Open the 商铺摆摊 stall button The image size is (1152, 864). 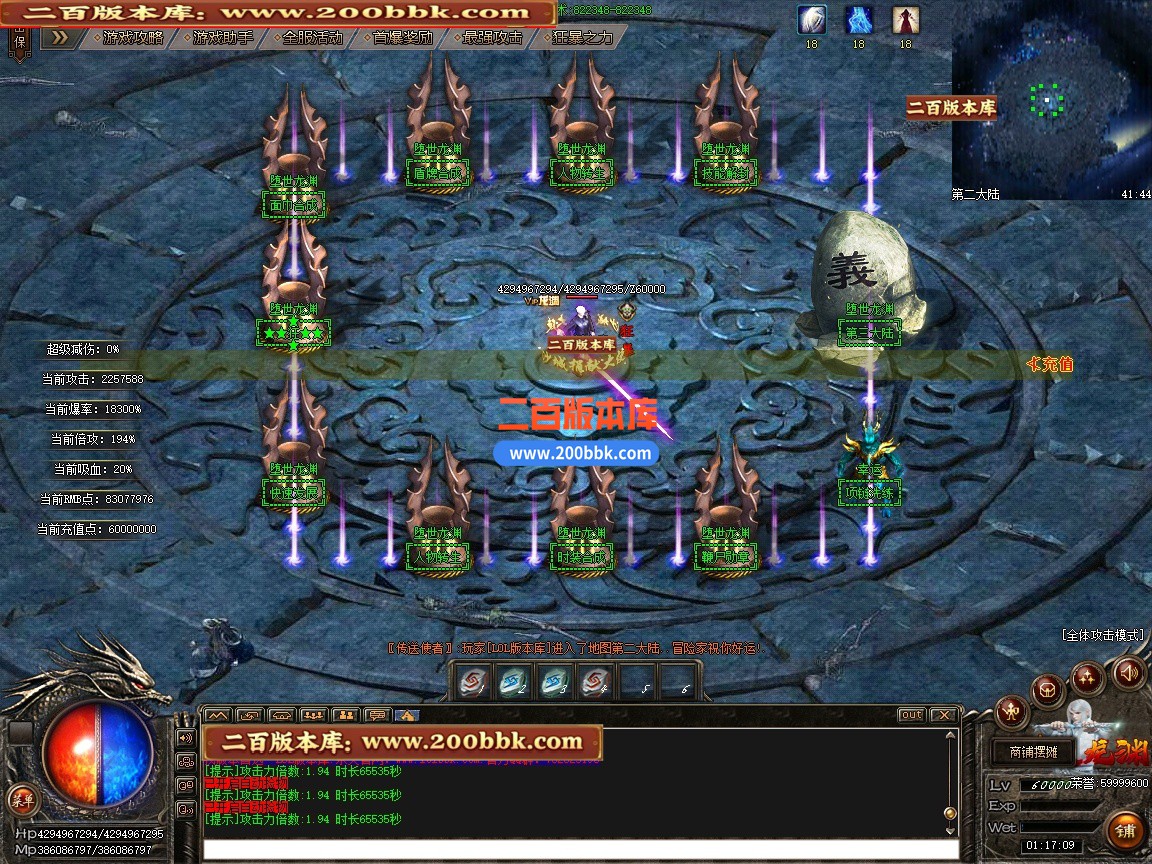click(x=1033, y=752)
